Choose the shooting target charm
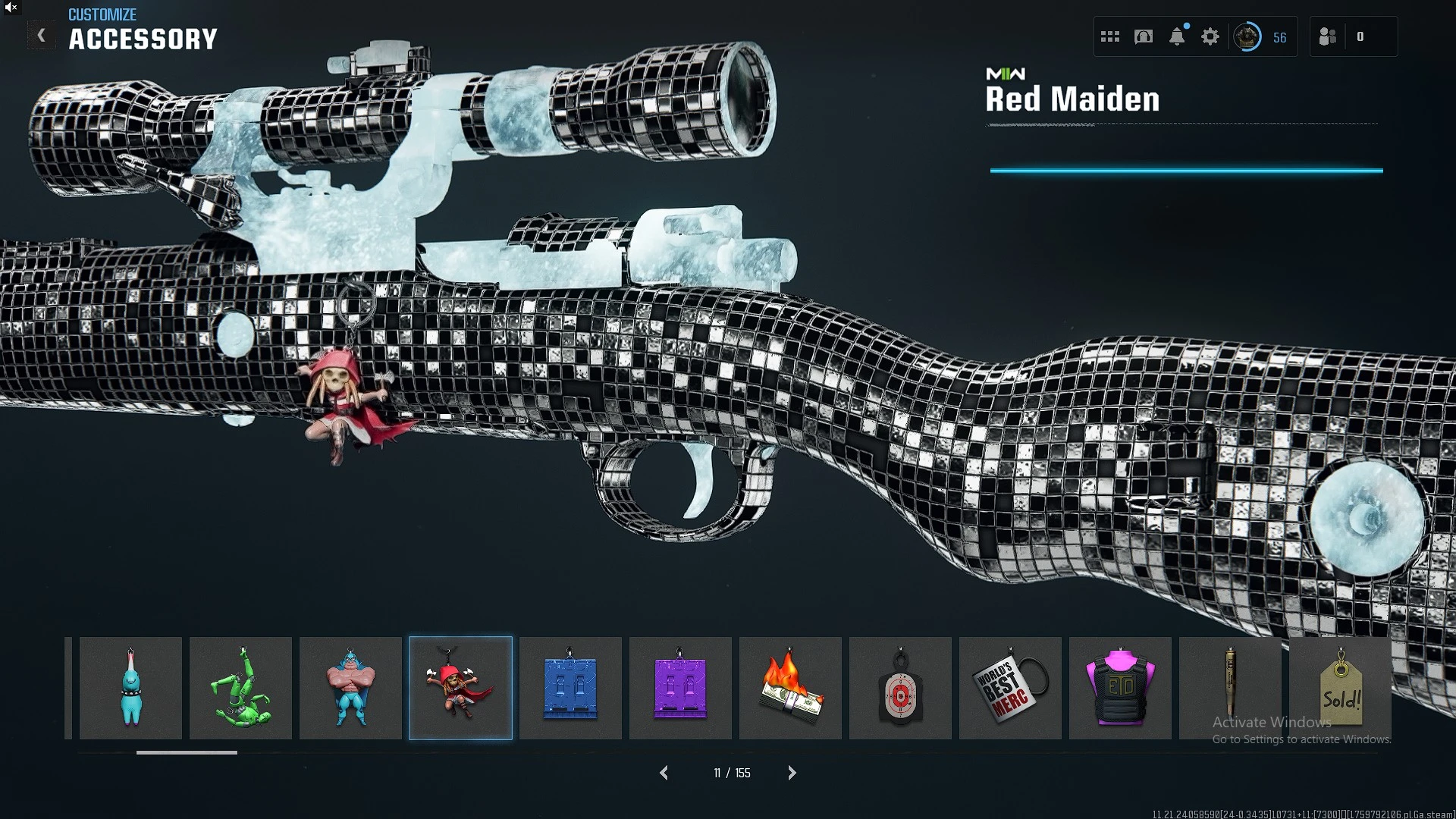The image size is (1456, 819). (900, 688)
